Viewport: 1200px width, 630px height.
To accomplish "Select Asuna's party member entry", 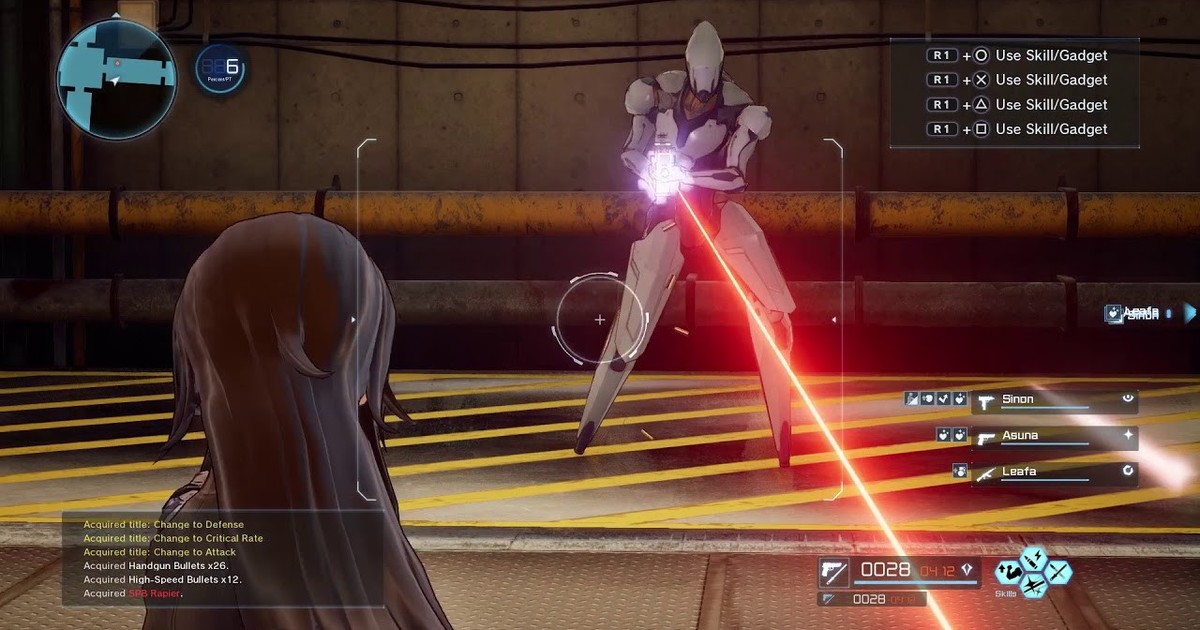I will pyautogui.click(x=1054, y=437).
